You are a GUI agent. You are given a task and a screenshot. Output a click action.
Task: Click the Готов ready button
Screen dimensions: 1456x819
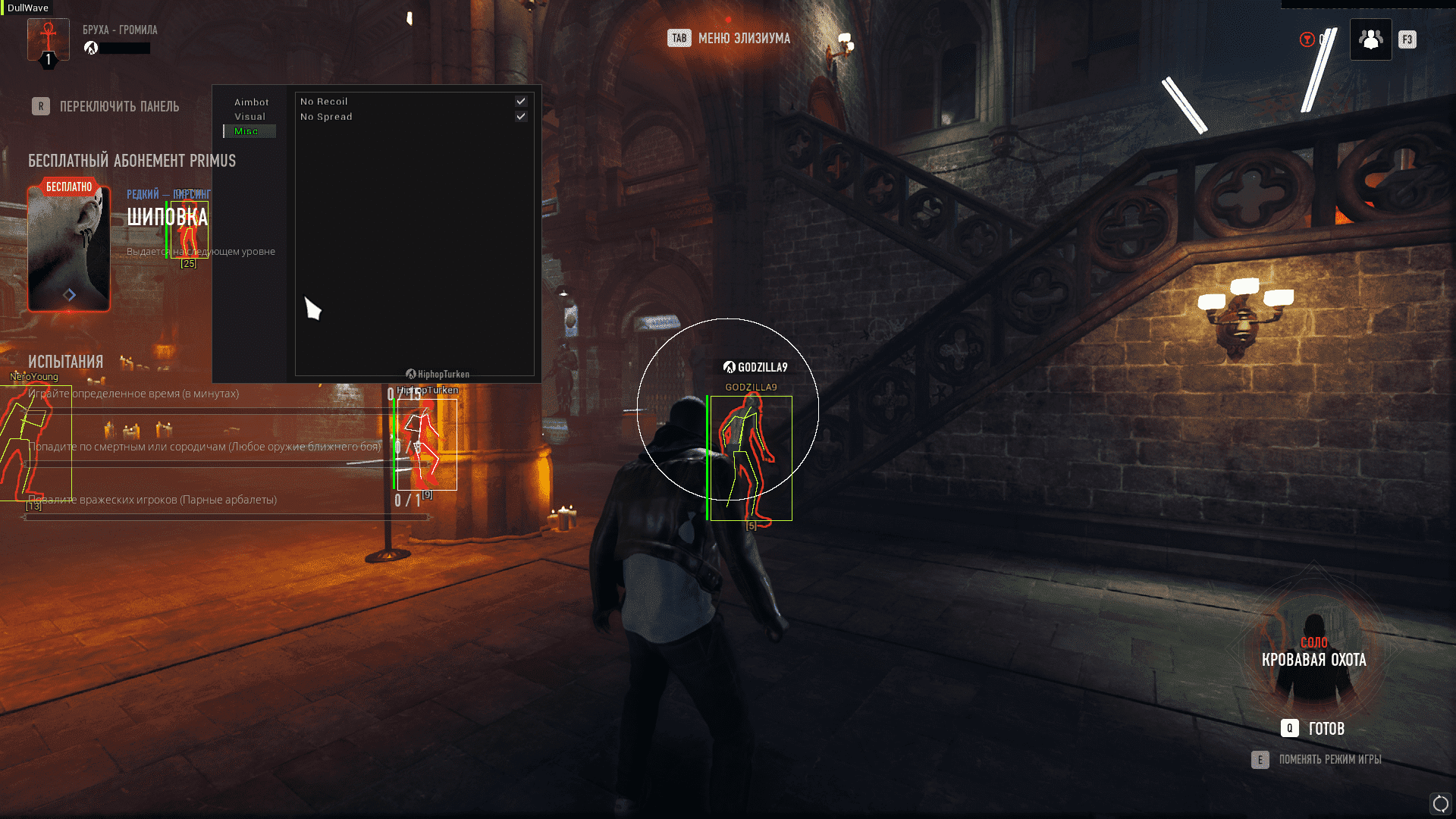coord(1325,729)
